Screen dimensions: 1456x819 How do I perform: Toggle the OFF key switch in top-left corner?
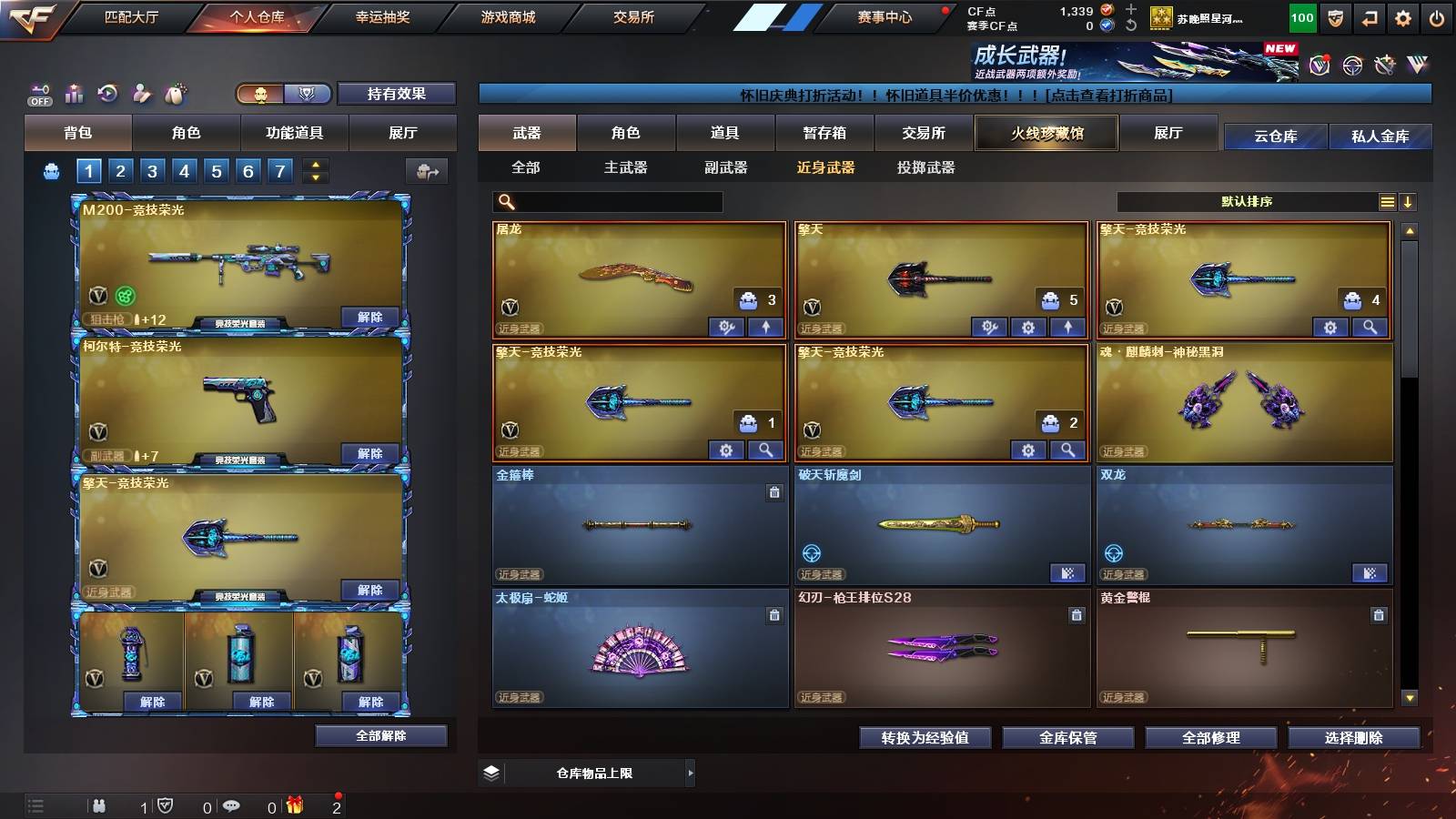(x=38, y=94)
